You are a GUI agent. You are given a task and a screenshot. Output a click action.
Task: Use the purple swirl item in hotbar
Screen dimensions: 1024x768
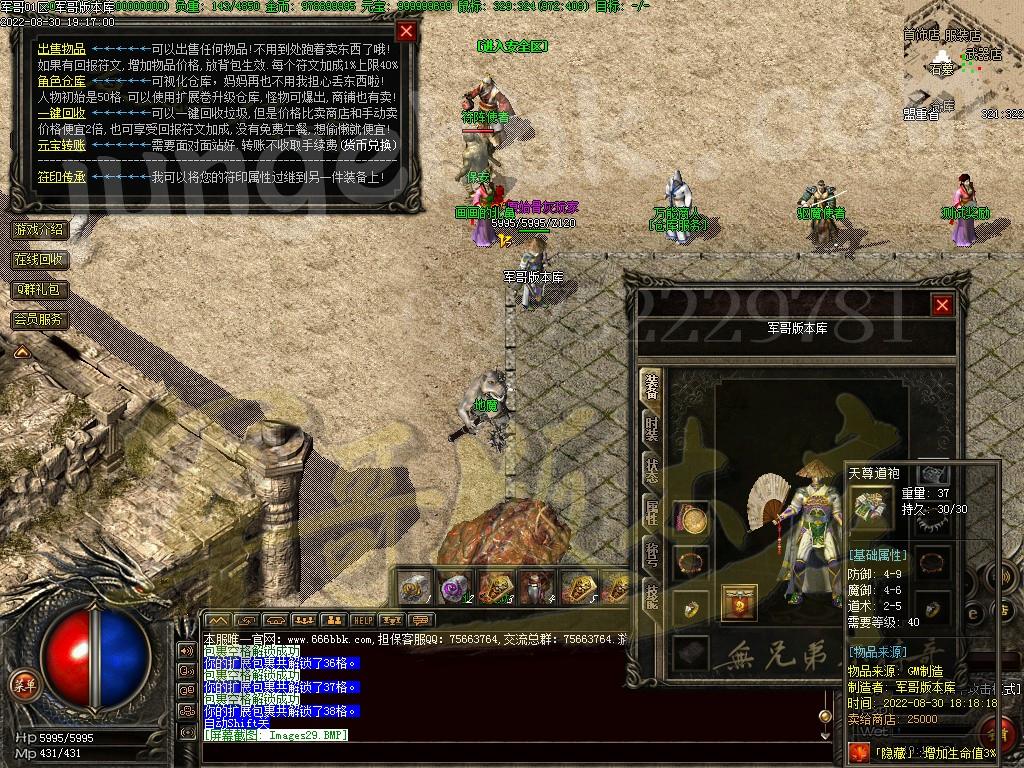(455, 587)
